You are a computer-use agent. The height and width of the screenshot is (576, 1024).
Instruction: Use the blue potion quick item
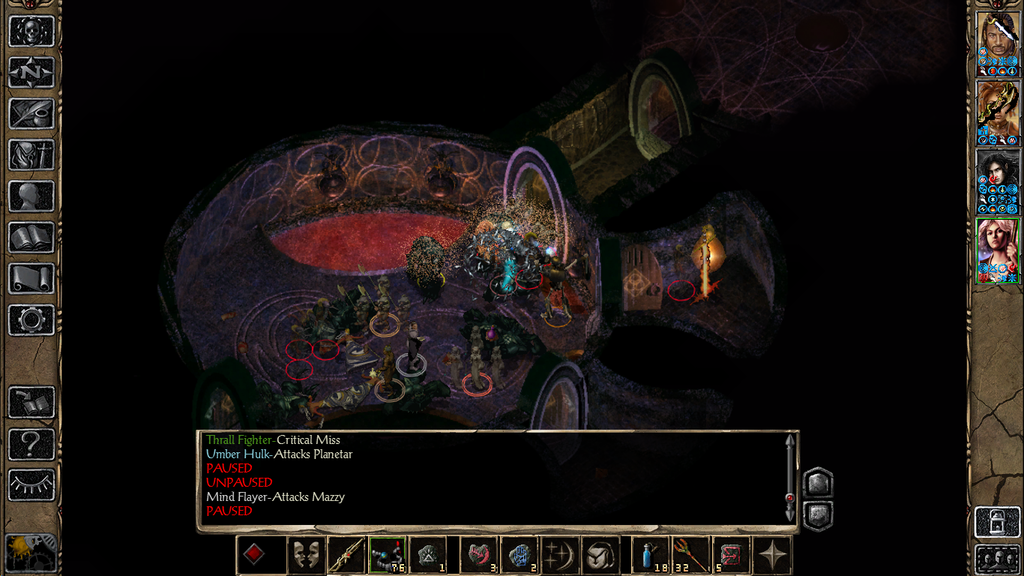(x=650, y=555)
